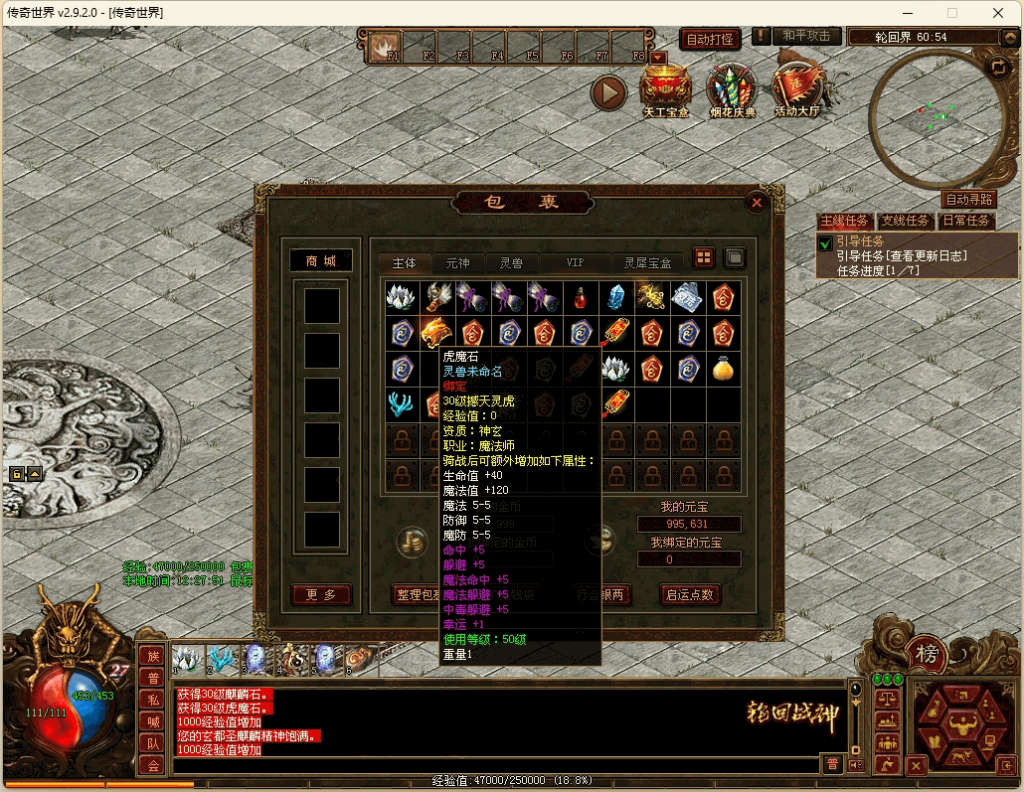
Task: Switch to the 元神 inventory tab
Action: (x=457, y=262)
